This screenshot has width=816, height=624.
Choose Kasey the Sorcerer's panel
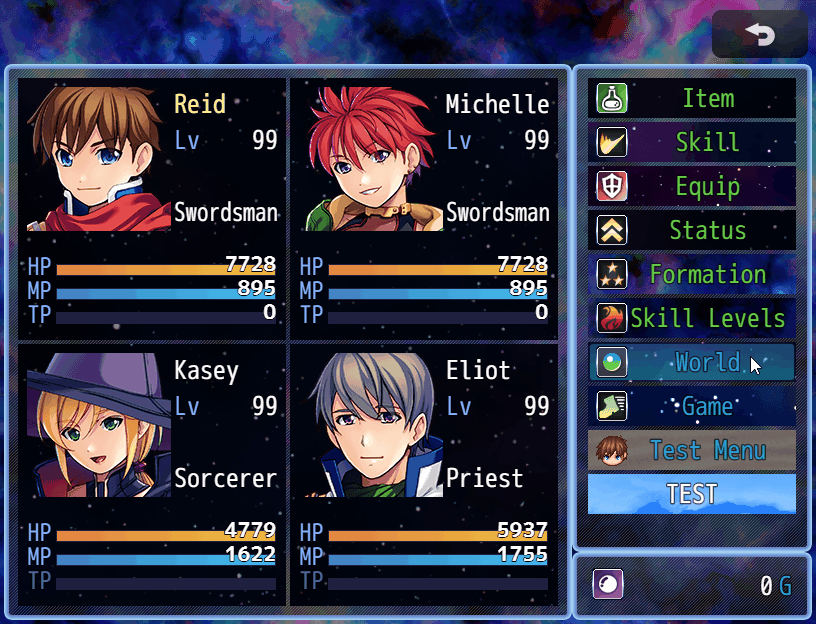(152, 475)
